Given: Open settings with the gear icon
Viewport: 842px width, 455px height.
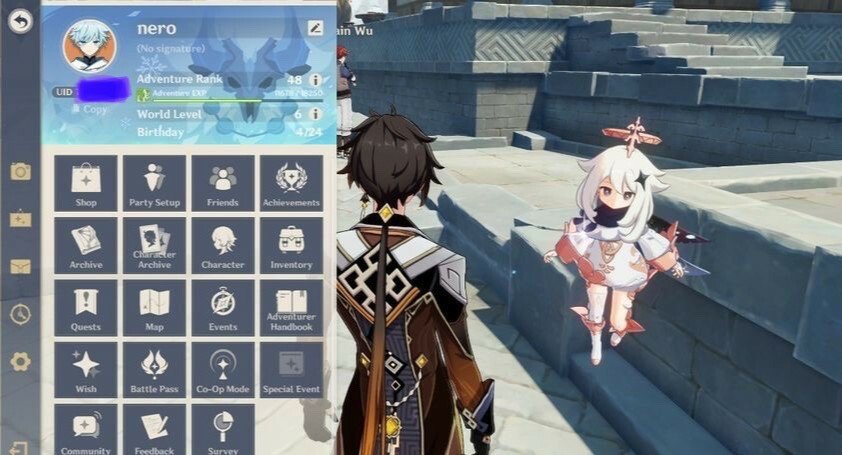Looking at the screenshot, I should (20, 362).
